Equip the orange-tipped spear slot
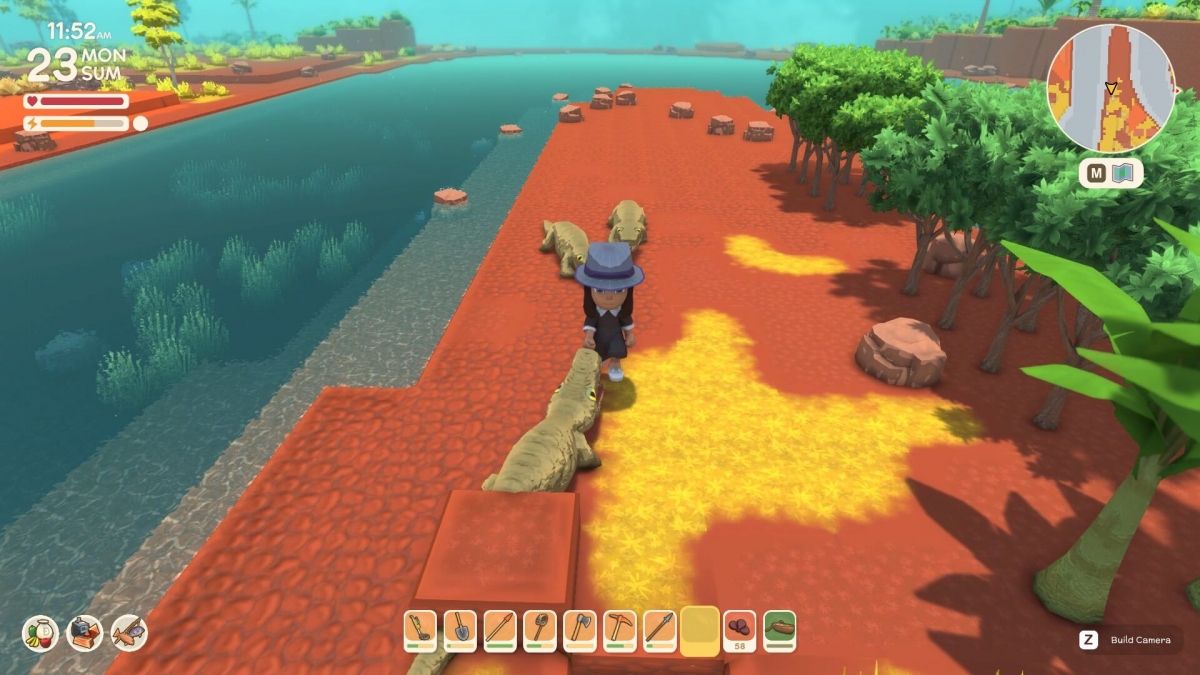This screenshot has width=1200, height=675. click(x=500, y=630)
